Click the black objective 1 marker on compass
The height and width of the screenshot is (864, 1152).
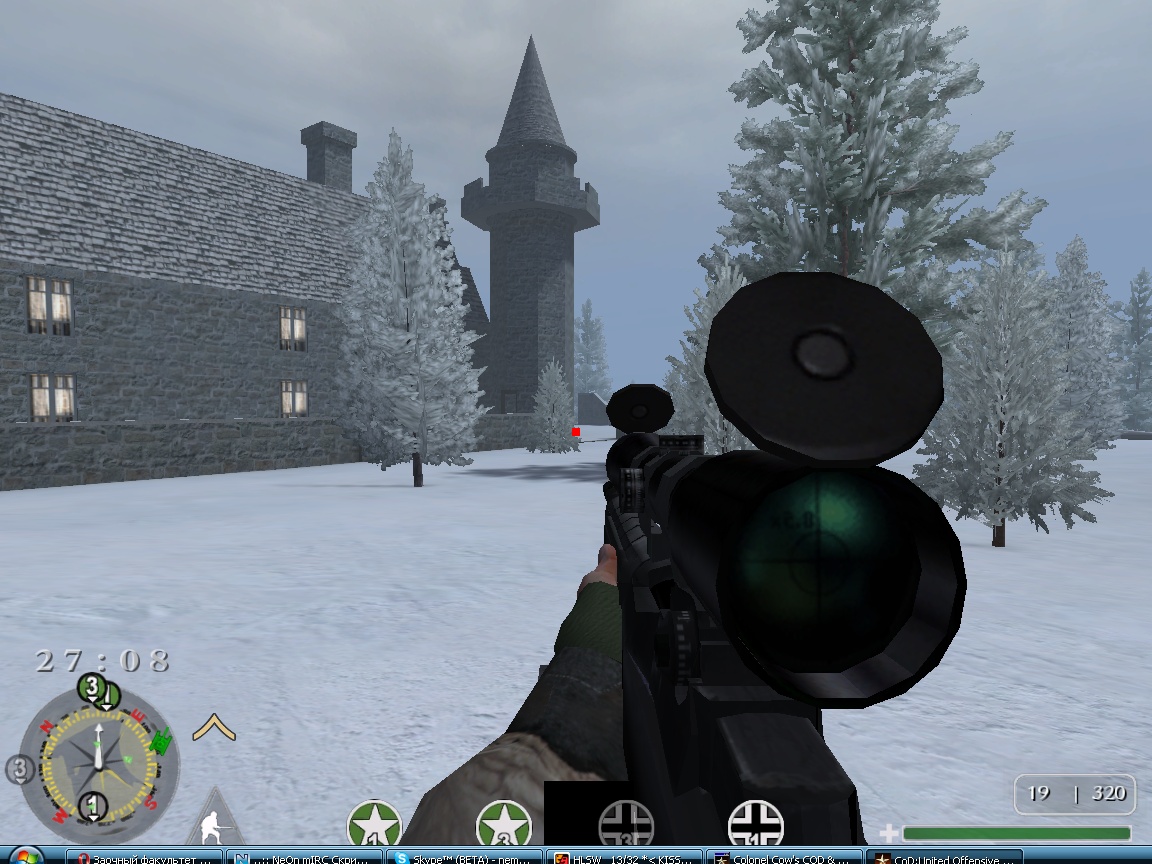93,803
